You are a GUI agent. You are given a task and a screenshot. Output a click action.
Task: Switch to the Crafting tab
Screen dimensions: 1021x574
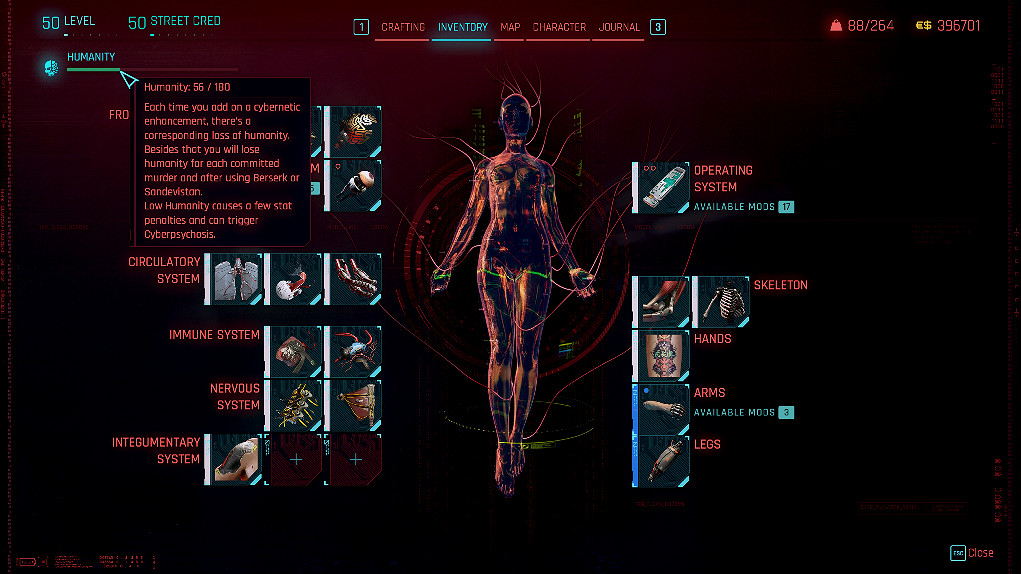coord(403,27)
